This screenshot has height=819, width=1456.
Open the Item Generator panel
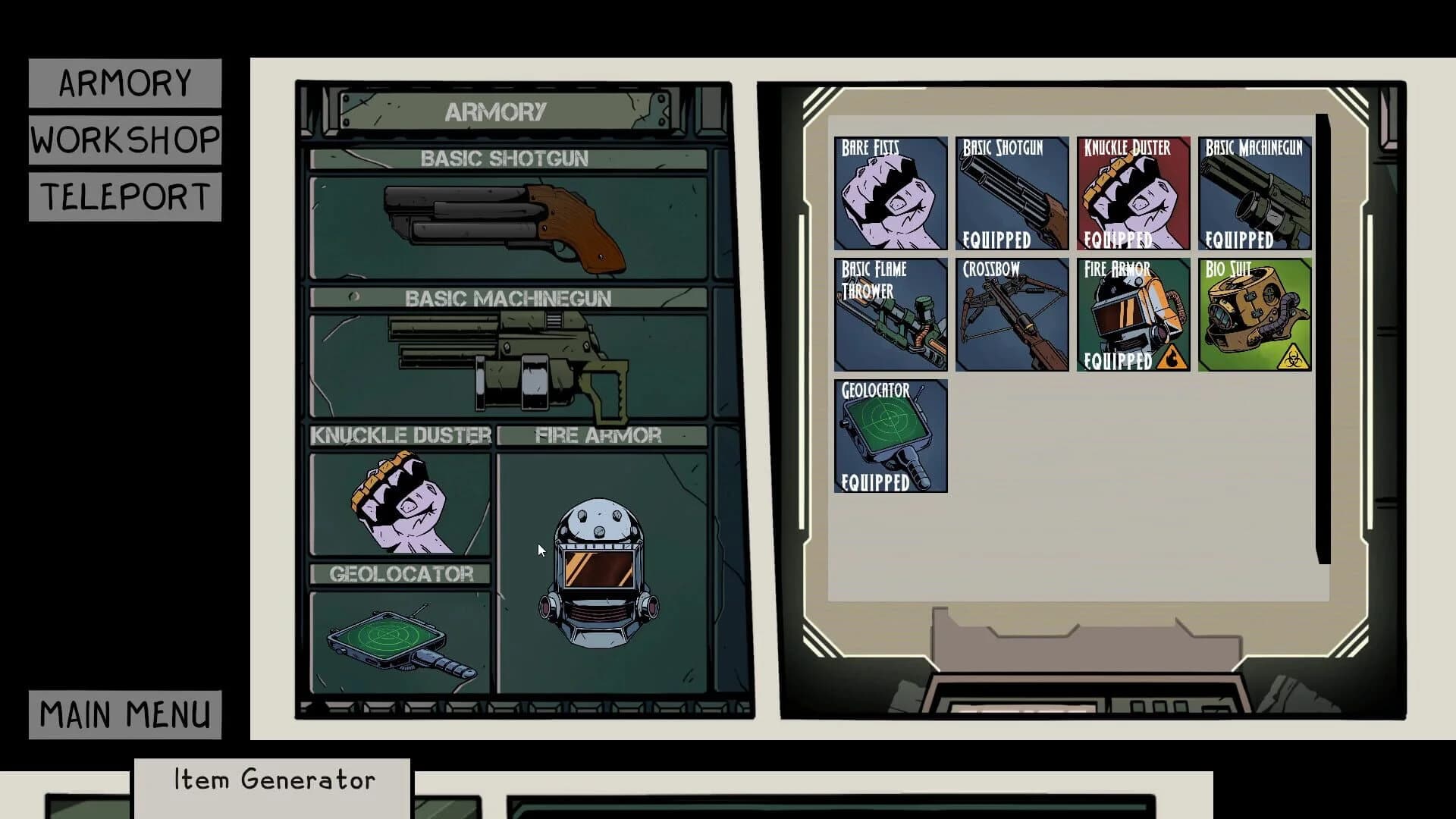pos(273,779)
